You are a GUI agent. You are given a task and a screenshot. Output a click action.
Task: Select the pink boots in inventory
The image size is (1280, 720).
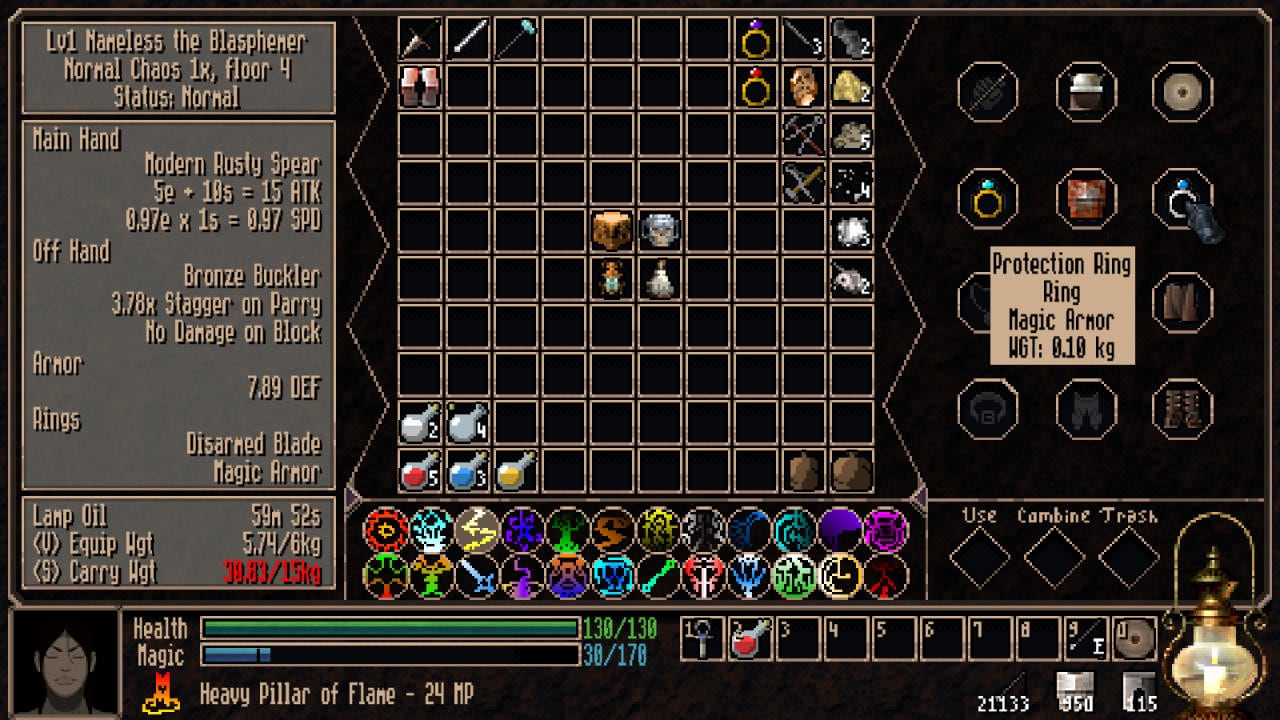click(419, 88)
